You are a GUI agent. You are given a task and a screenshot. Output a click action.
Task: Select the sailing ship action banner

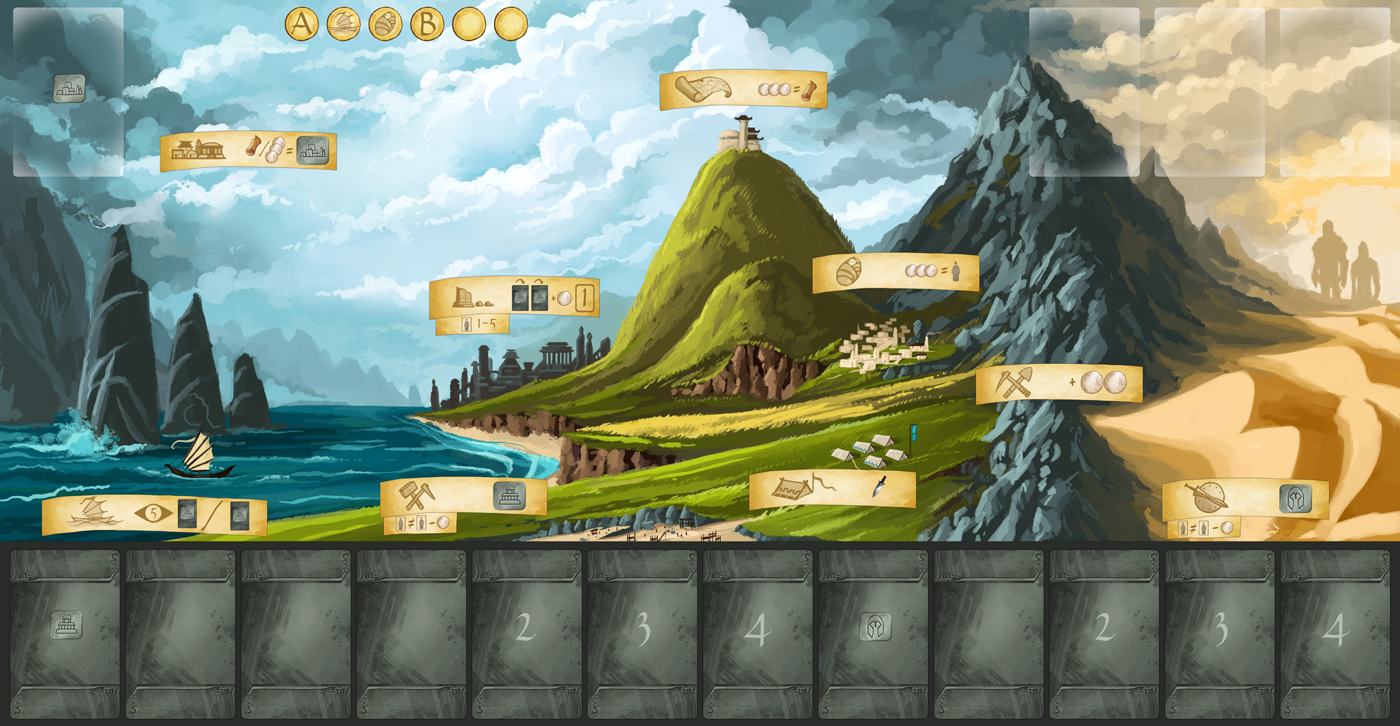pyautogui.click(x=154, y=515)
